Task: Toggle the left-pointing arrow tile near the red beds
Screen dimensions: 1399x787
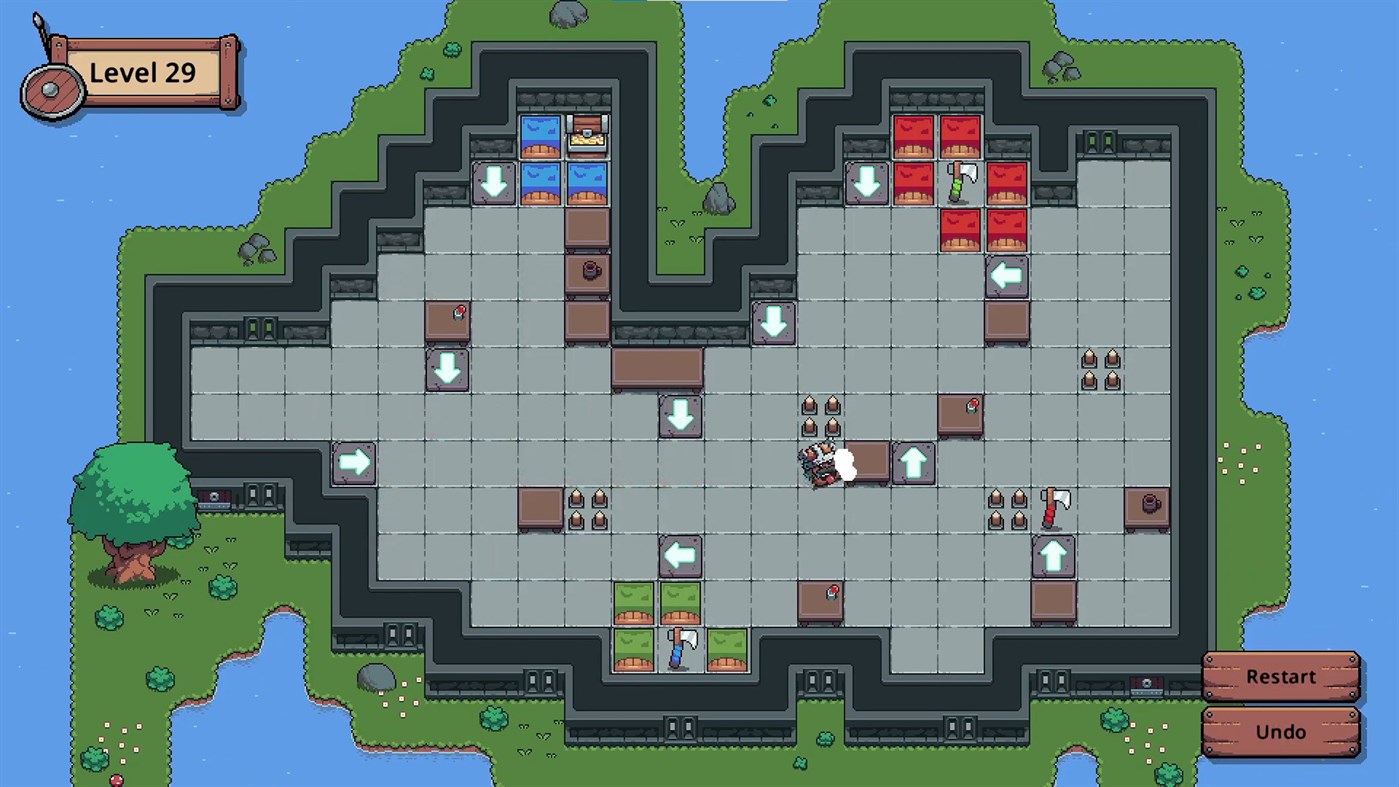Action: point(1007,276)
